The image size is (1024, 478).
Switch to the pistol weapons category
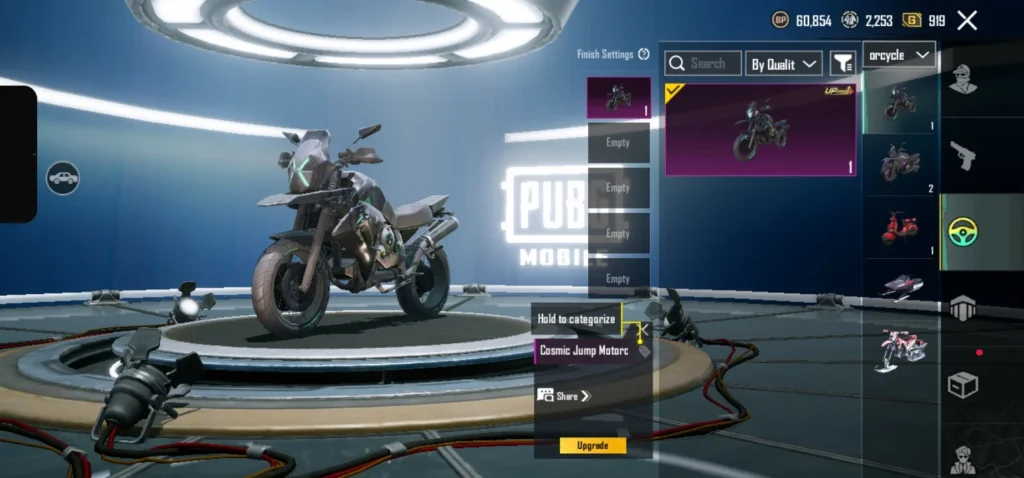(x=963, y=155)
